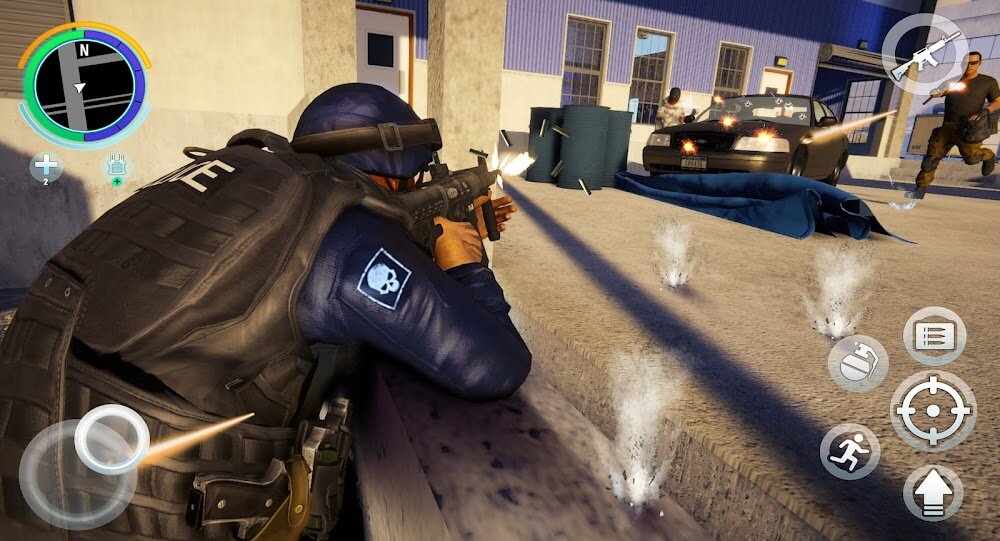The width and height of the screenshot is (1000, 541).
Task: Touch the virtual movement joystick
Action: click(111, 439)
